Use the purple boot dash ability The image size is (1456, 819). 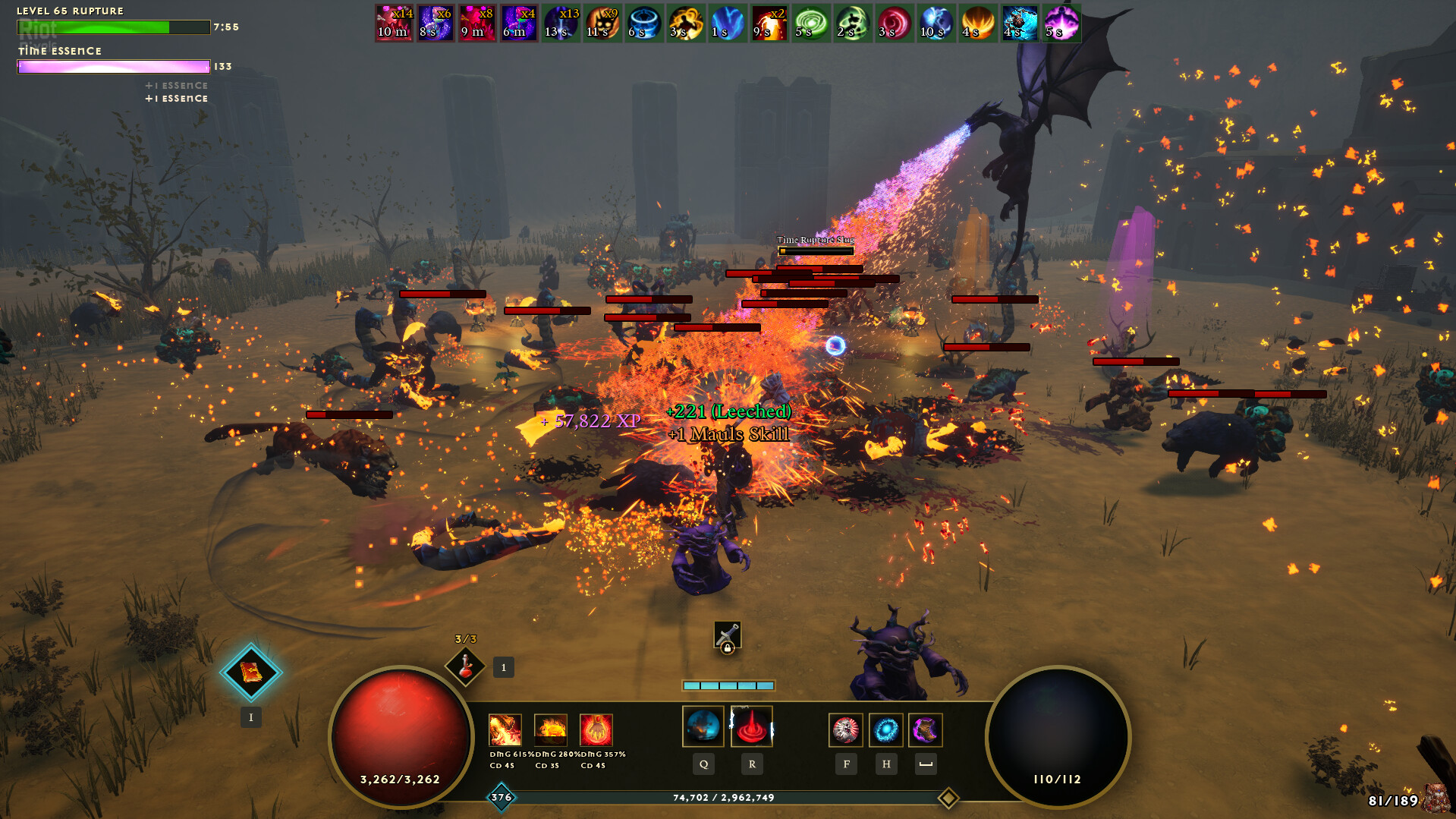point(926,730)
